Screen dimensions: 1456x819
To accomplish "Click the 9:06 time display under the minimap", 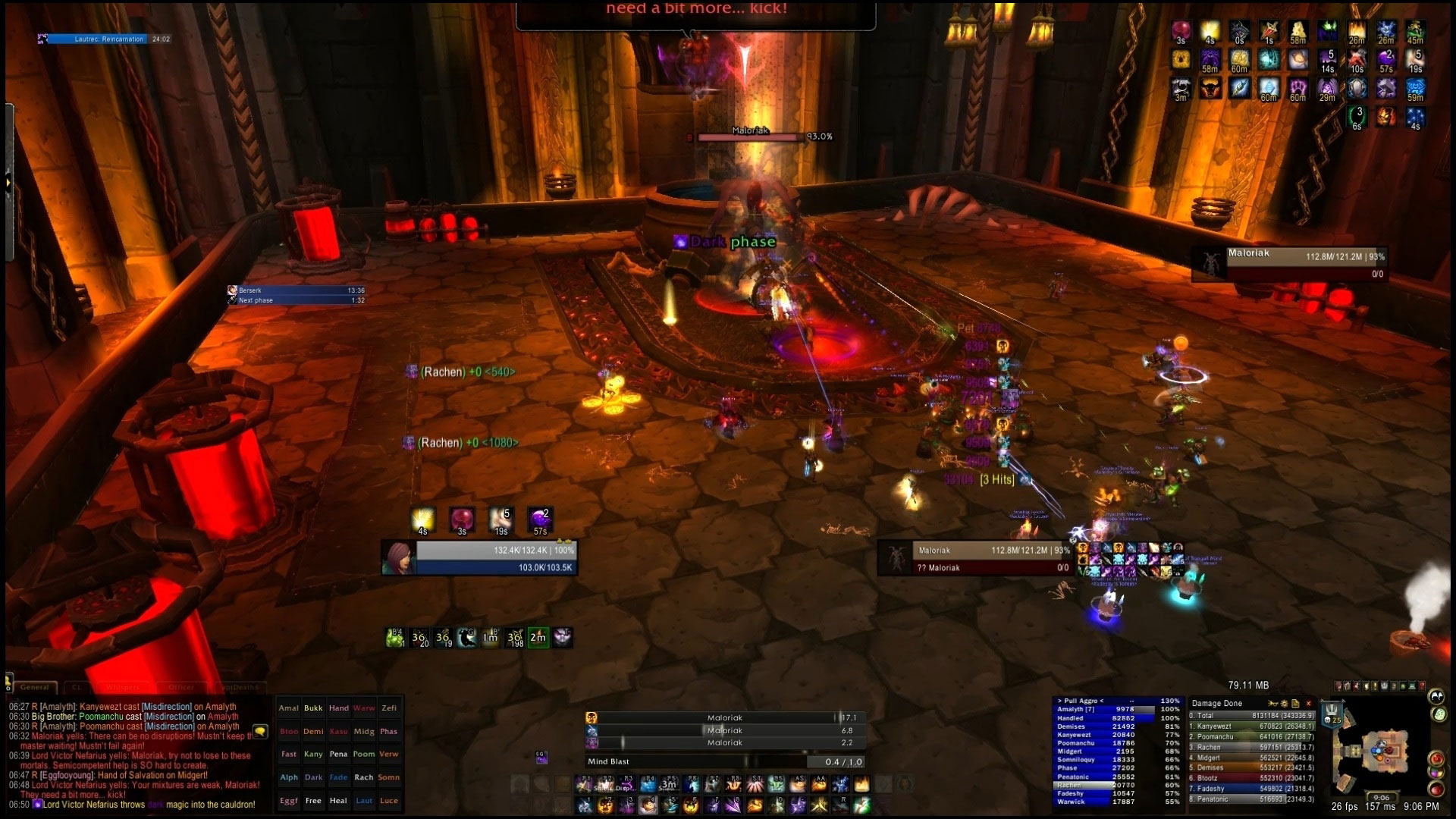I will [x=1381, y=799].
